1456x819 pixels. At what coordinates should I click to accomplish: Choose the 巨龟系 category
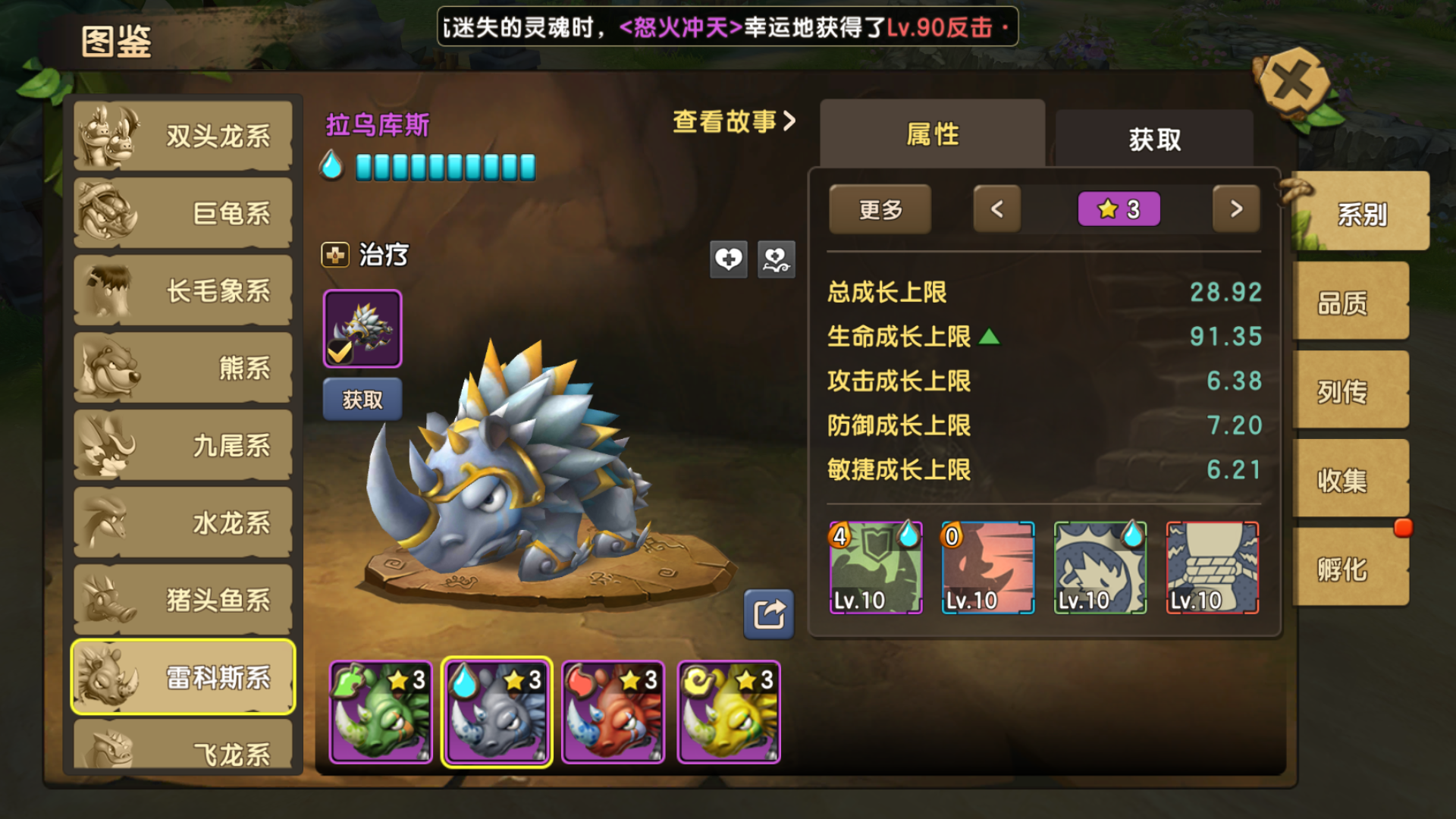[x=183, y=214]
